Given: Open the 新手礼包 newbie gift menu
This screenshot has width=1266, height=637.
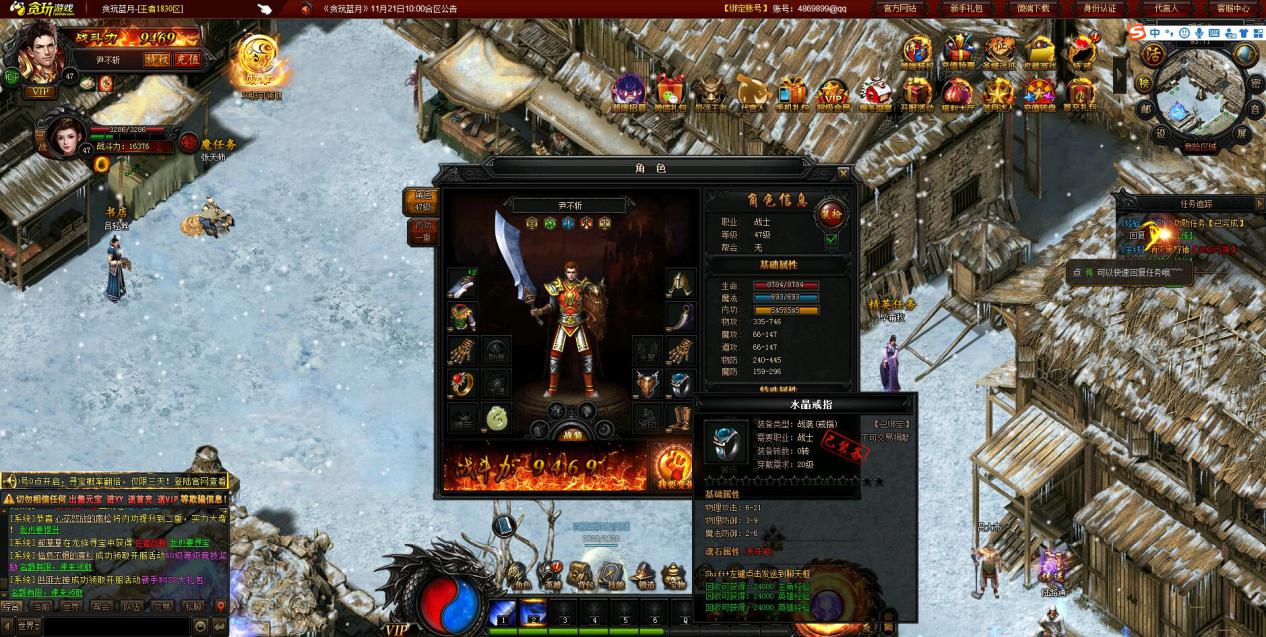Looking at the screenshot, I should [965, 8].
